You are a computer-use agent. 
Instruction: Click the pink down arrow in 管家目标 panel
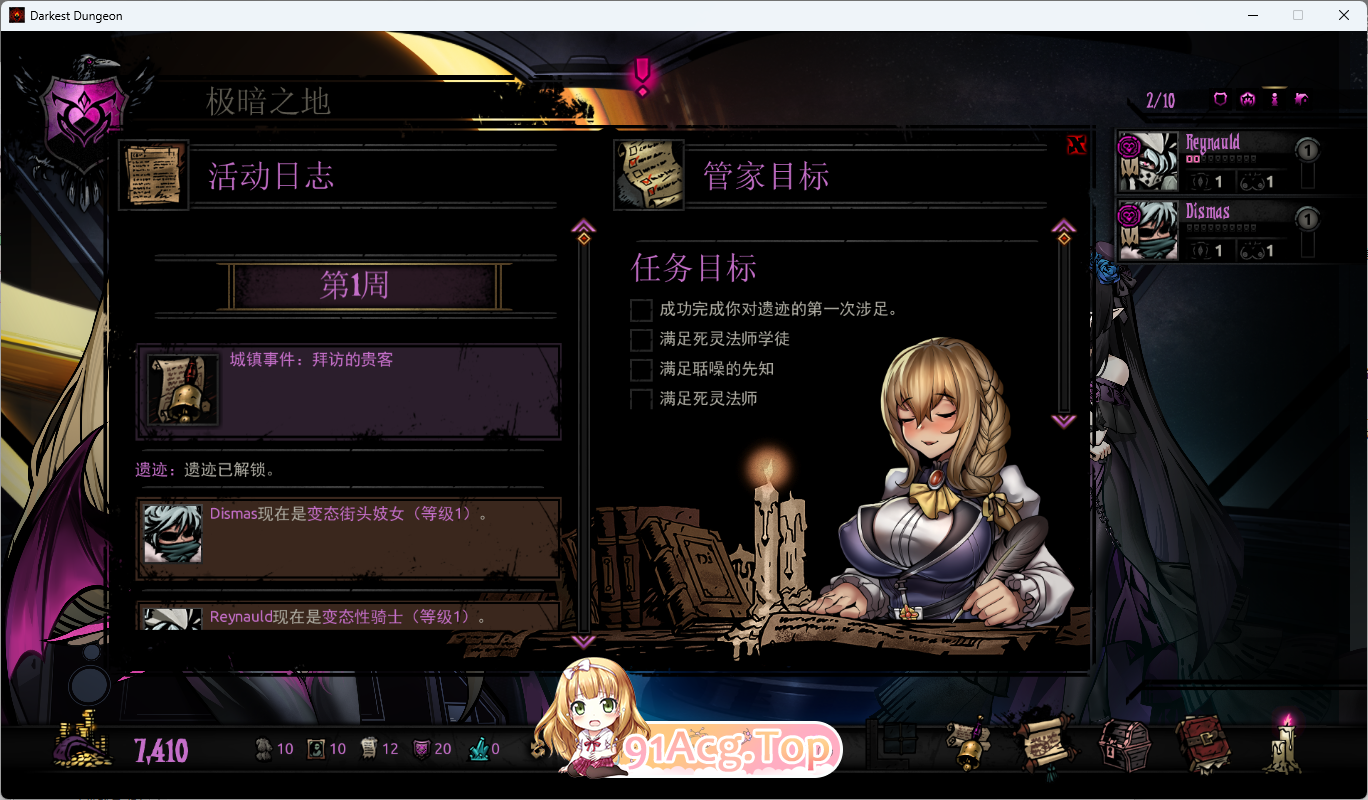(x=1063, y=419)
